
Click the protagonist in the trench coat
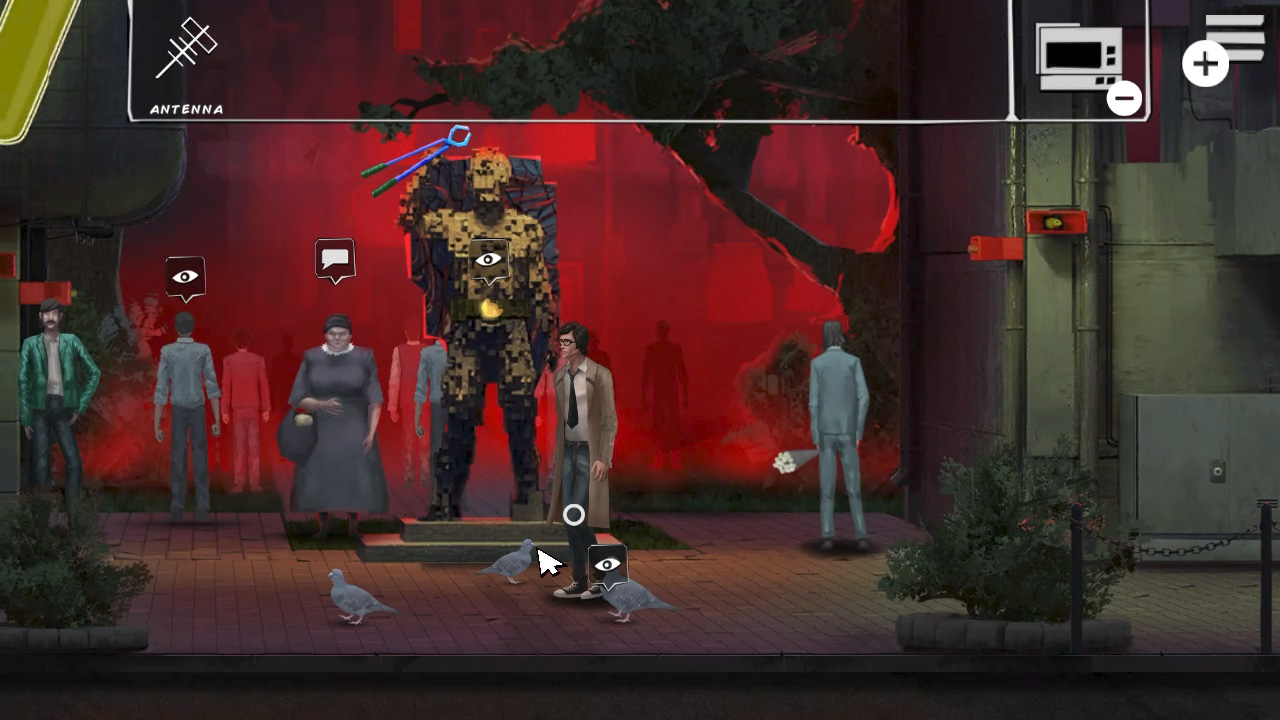(580, 420)
